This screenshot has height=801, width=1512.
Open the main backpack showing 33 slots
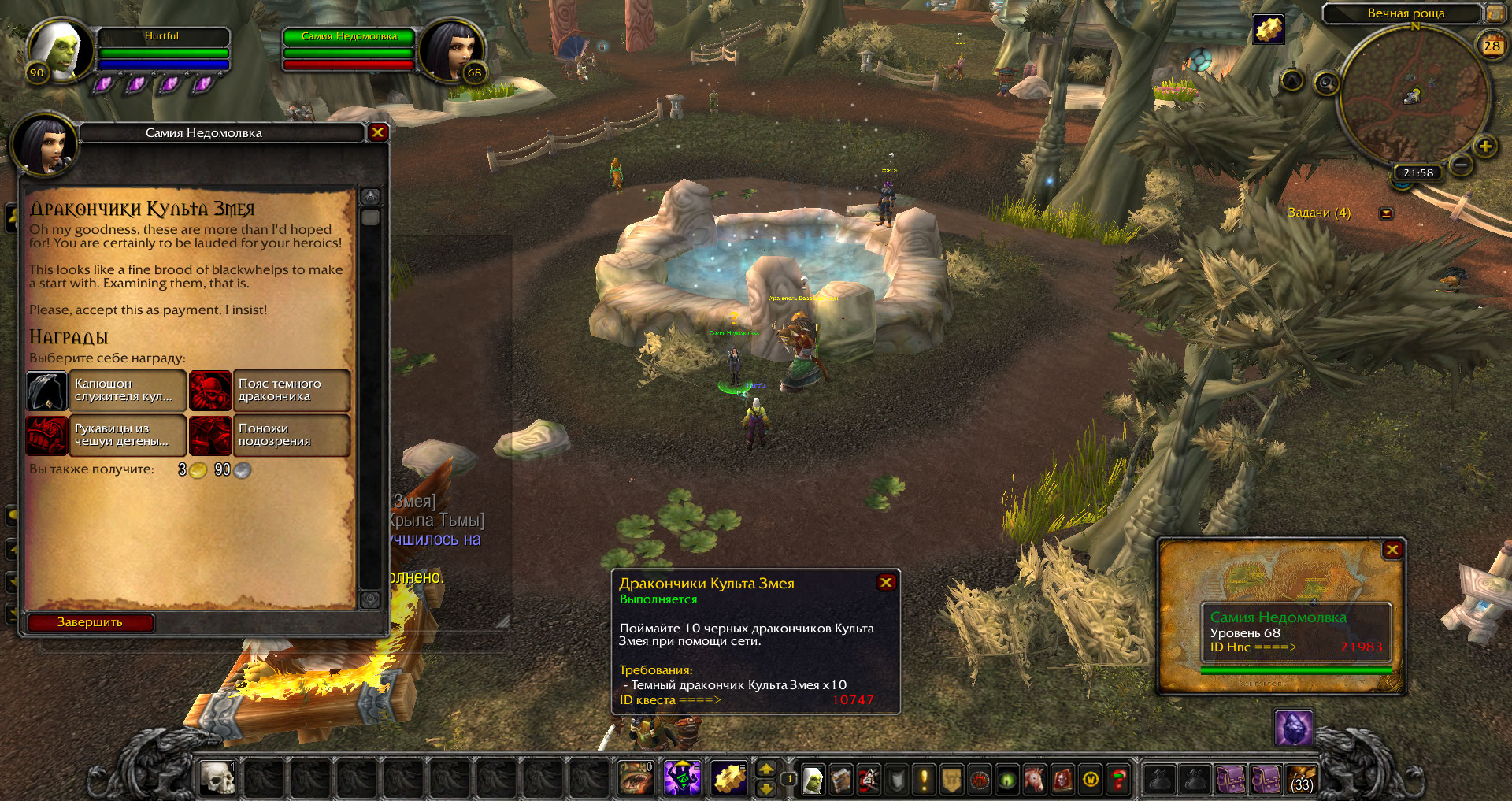[1302, 780]
